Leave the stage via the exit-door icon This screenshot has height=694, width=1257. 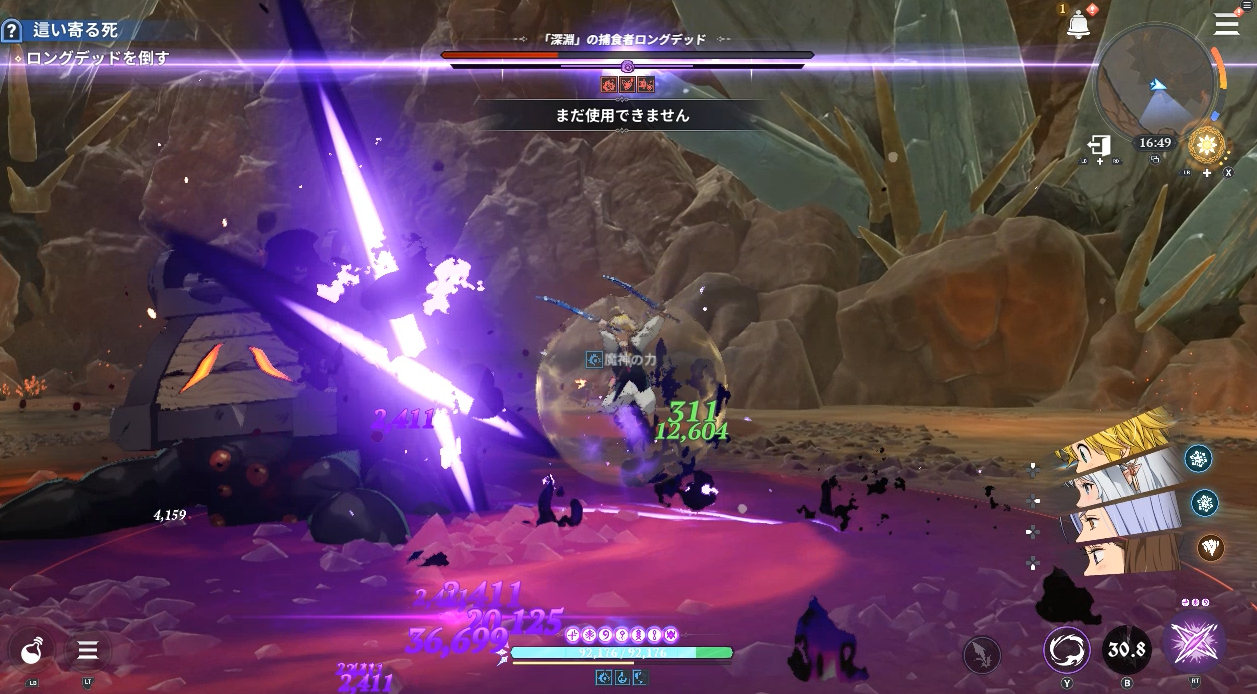1100,146
